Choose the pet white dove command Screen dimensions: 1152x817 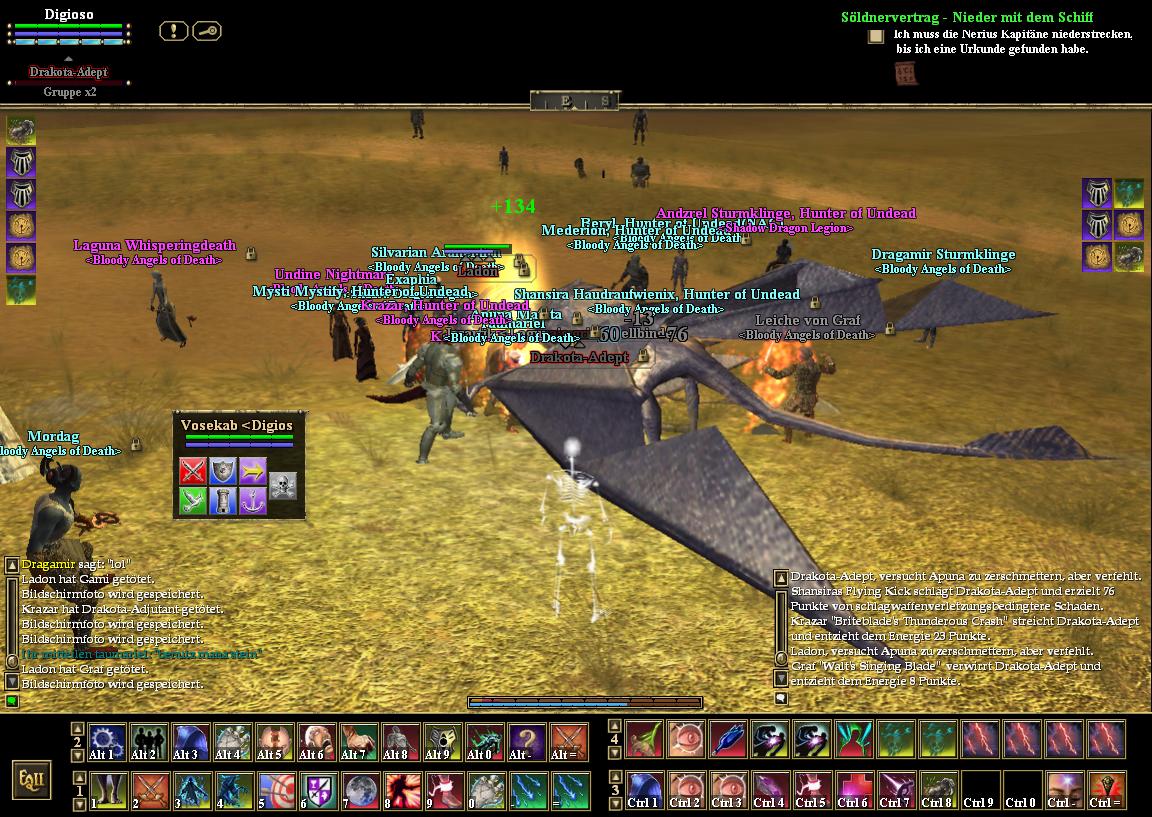(193, 501)
